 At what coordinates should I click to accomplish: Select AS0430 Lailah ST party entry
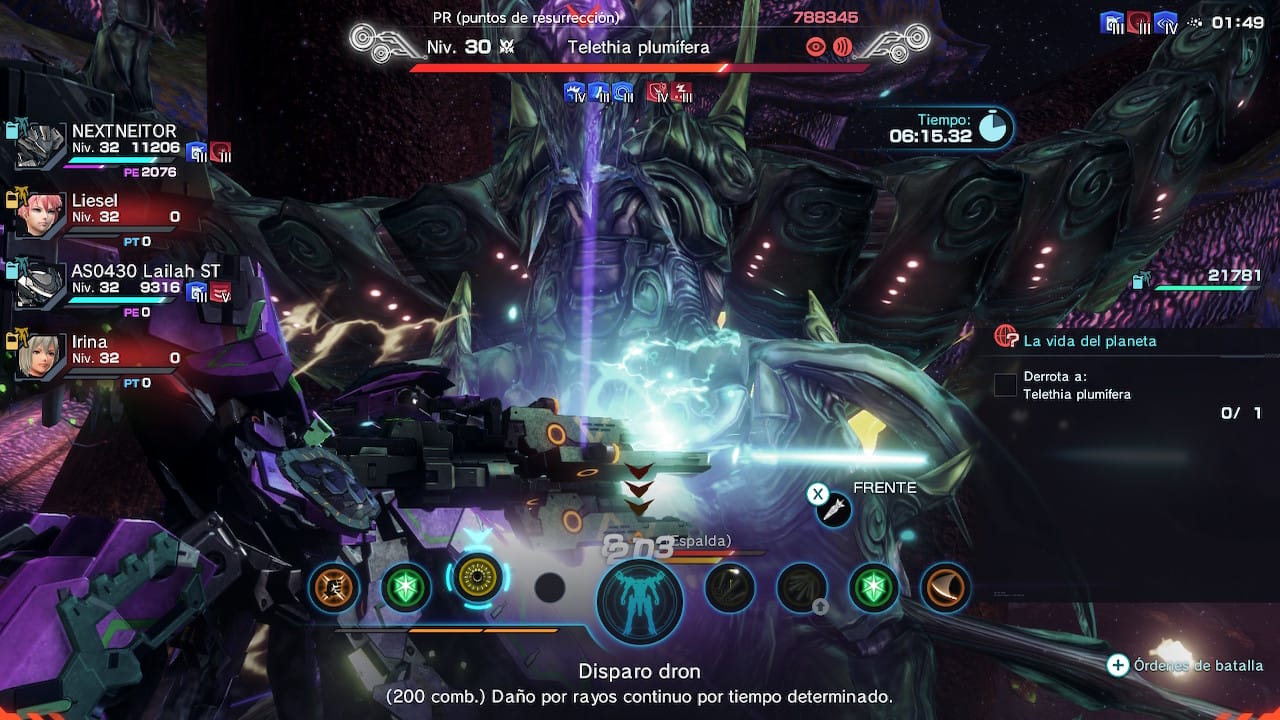coord(40,286)
